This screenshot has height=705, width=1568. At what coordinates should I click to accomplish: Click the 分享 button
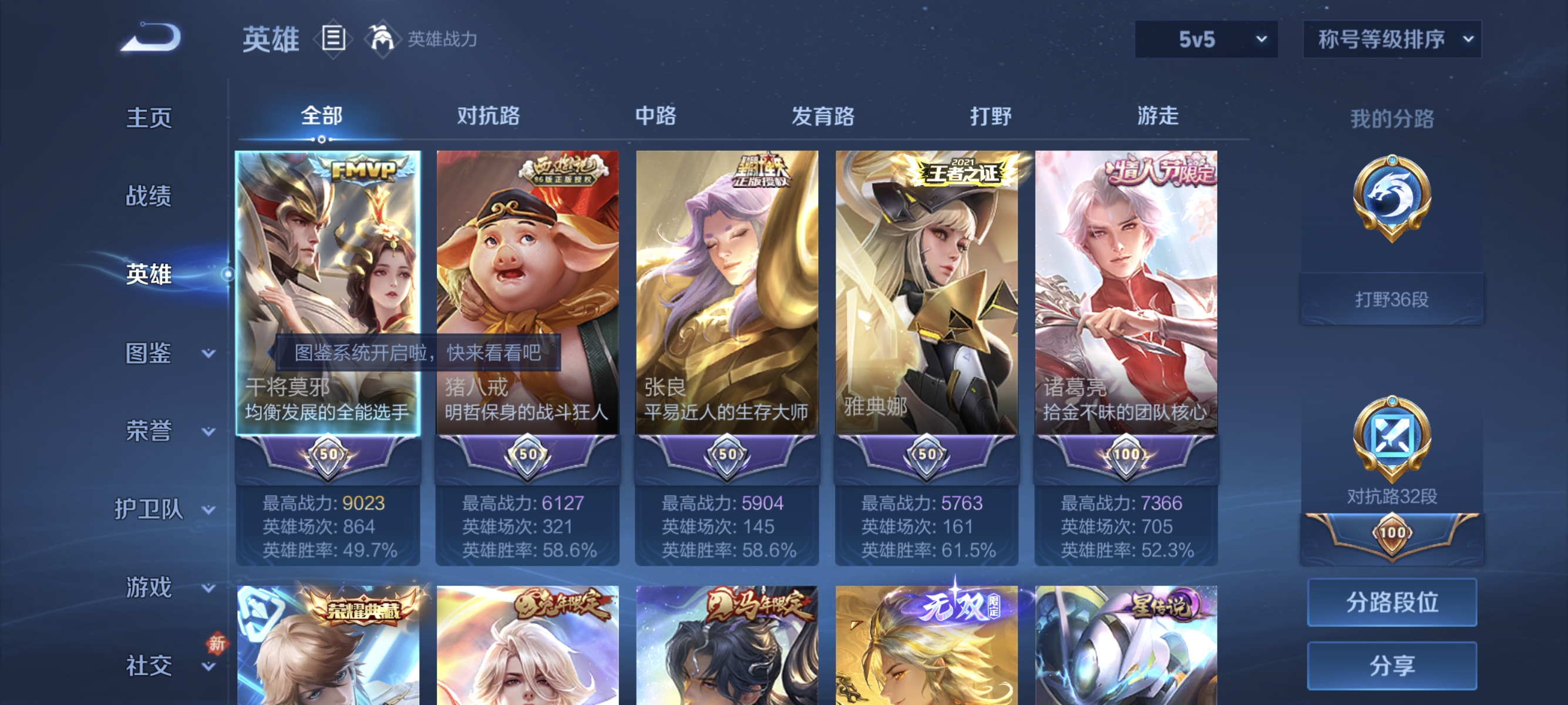[1392, 667]
